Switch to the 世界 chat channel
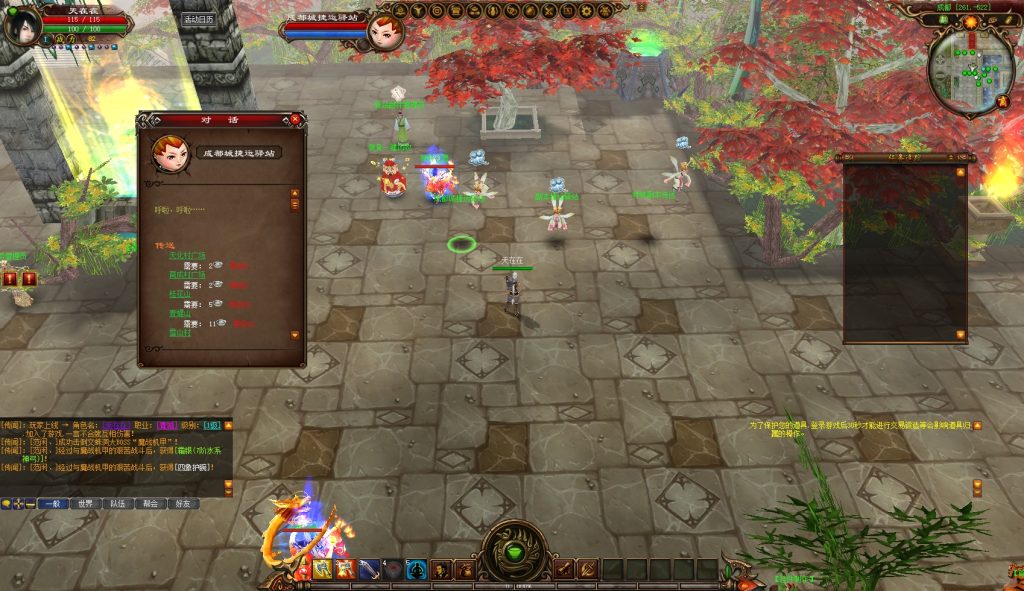This screenshot has height=591, width=1024. point(85,504)
